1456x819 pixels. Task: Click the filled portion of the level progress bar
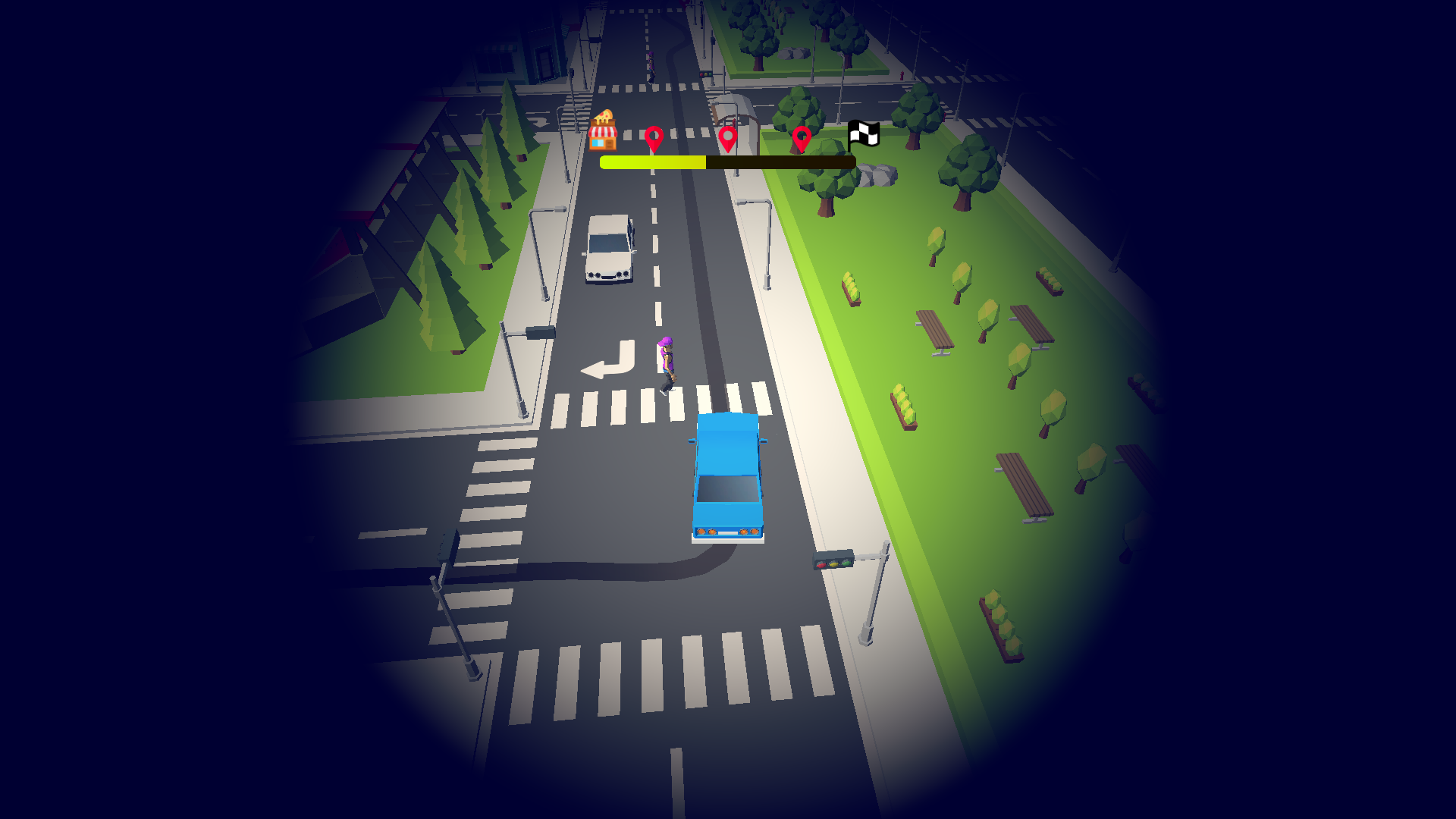coord(652,162)
